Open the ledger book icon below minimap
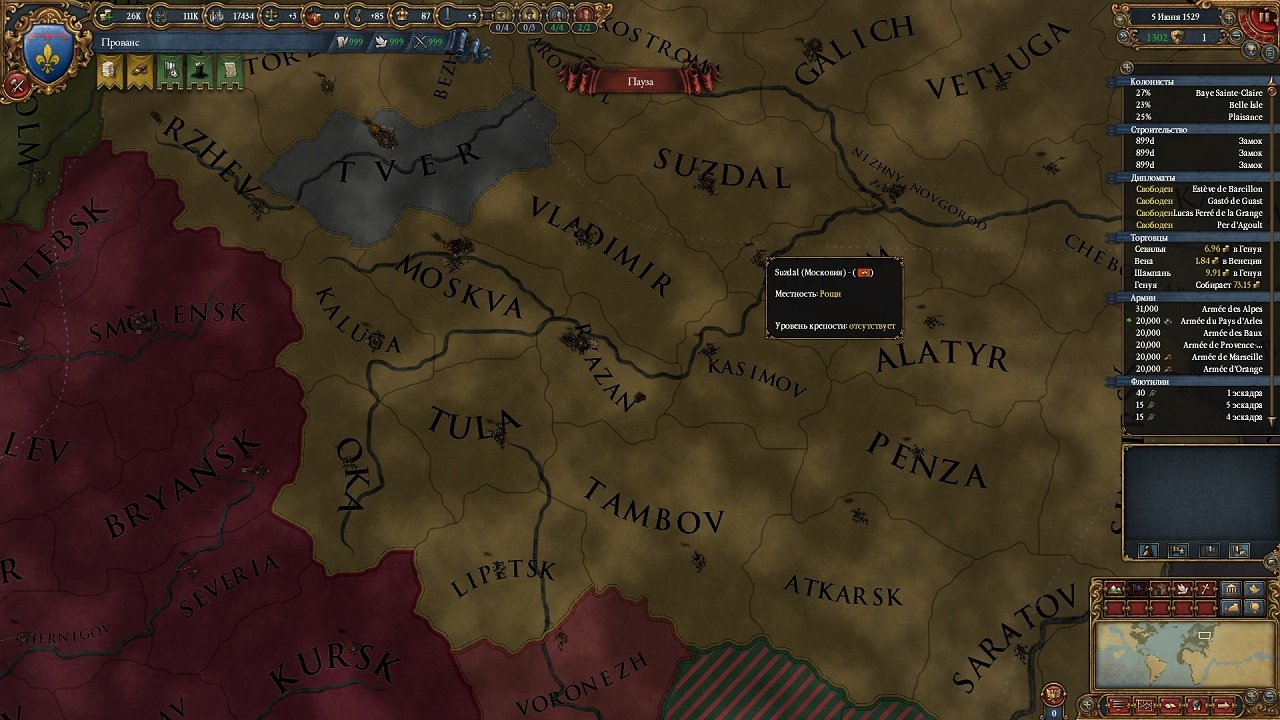1280x720 pixels. coord(1169,705)
